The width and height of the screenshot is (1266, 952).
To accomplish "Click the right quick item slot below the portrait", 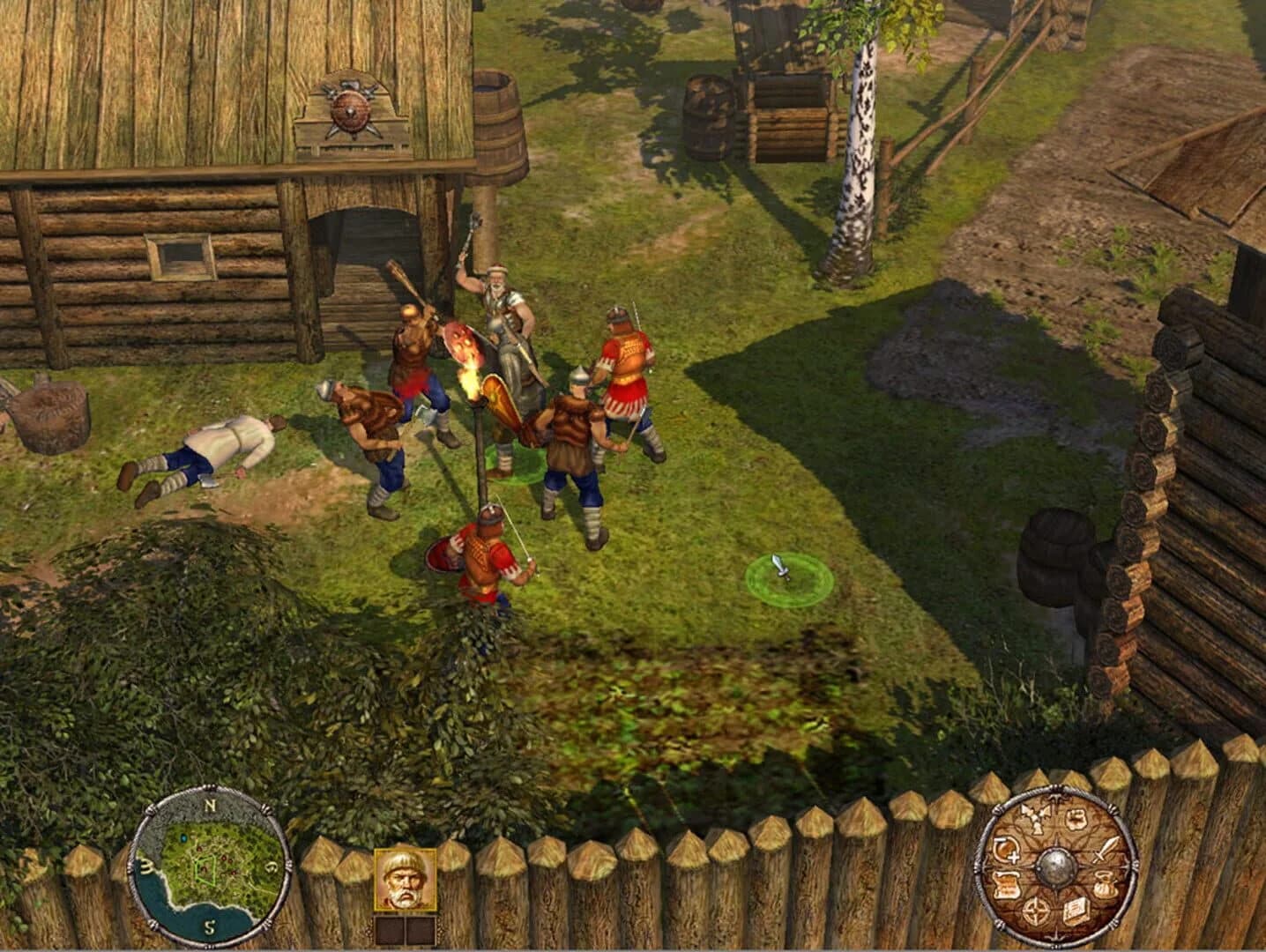I will click(x=420, y=928).
